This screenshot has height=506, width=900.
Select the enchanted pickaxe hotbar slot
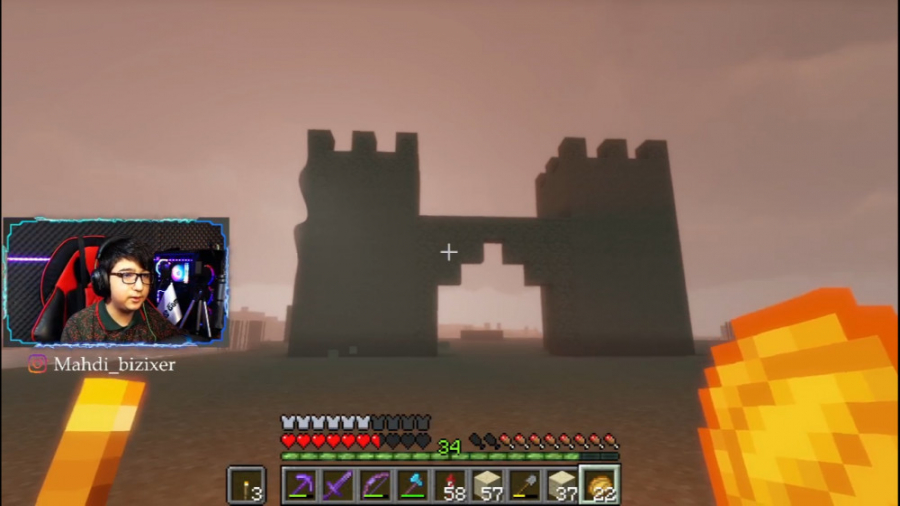[301, 485]
